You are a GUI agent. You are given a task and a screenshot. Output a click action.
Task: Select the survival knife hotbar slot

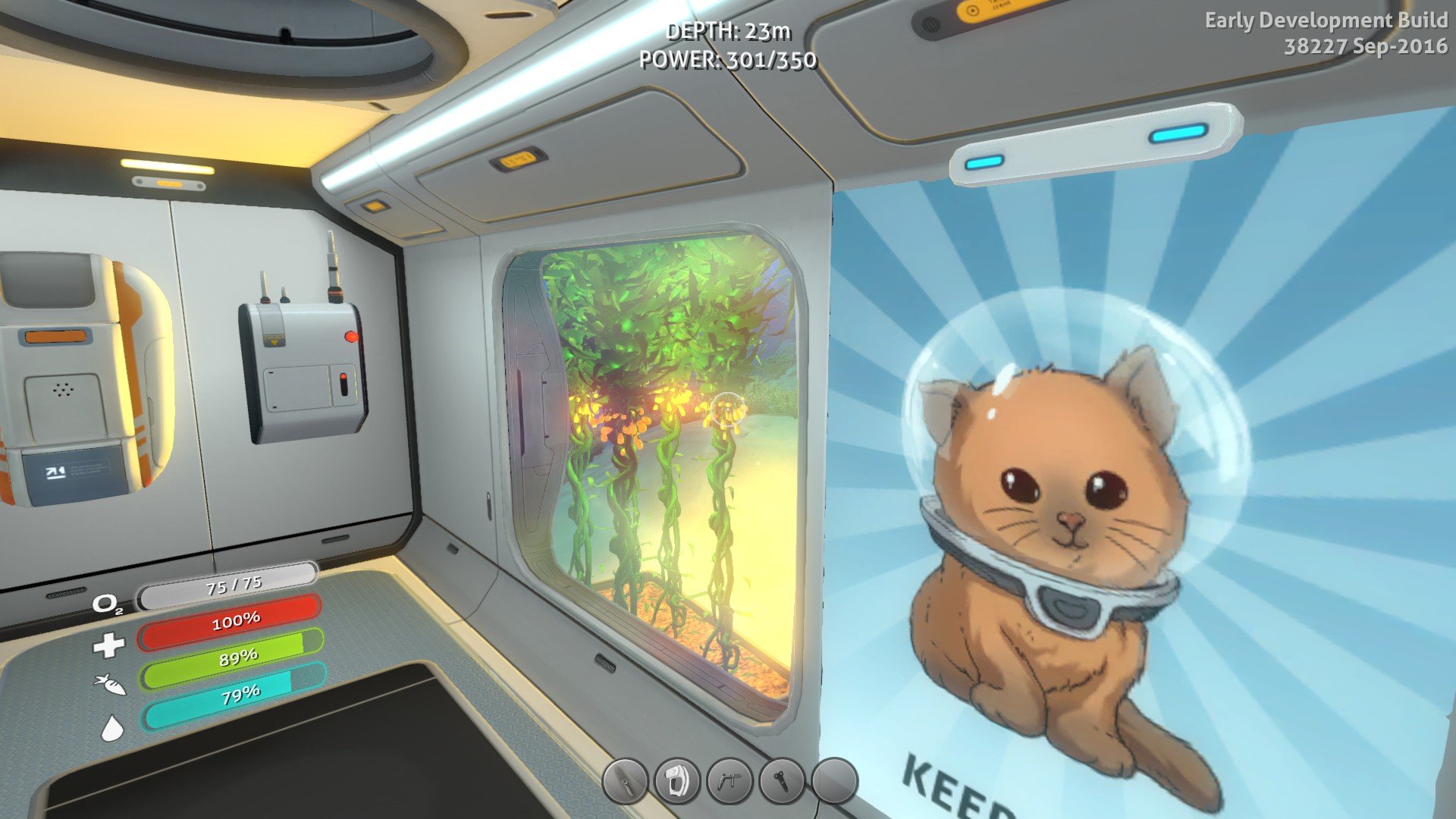point(625,781)
